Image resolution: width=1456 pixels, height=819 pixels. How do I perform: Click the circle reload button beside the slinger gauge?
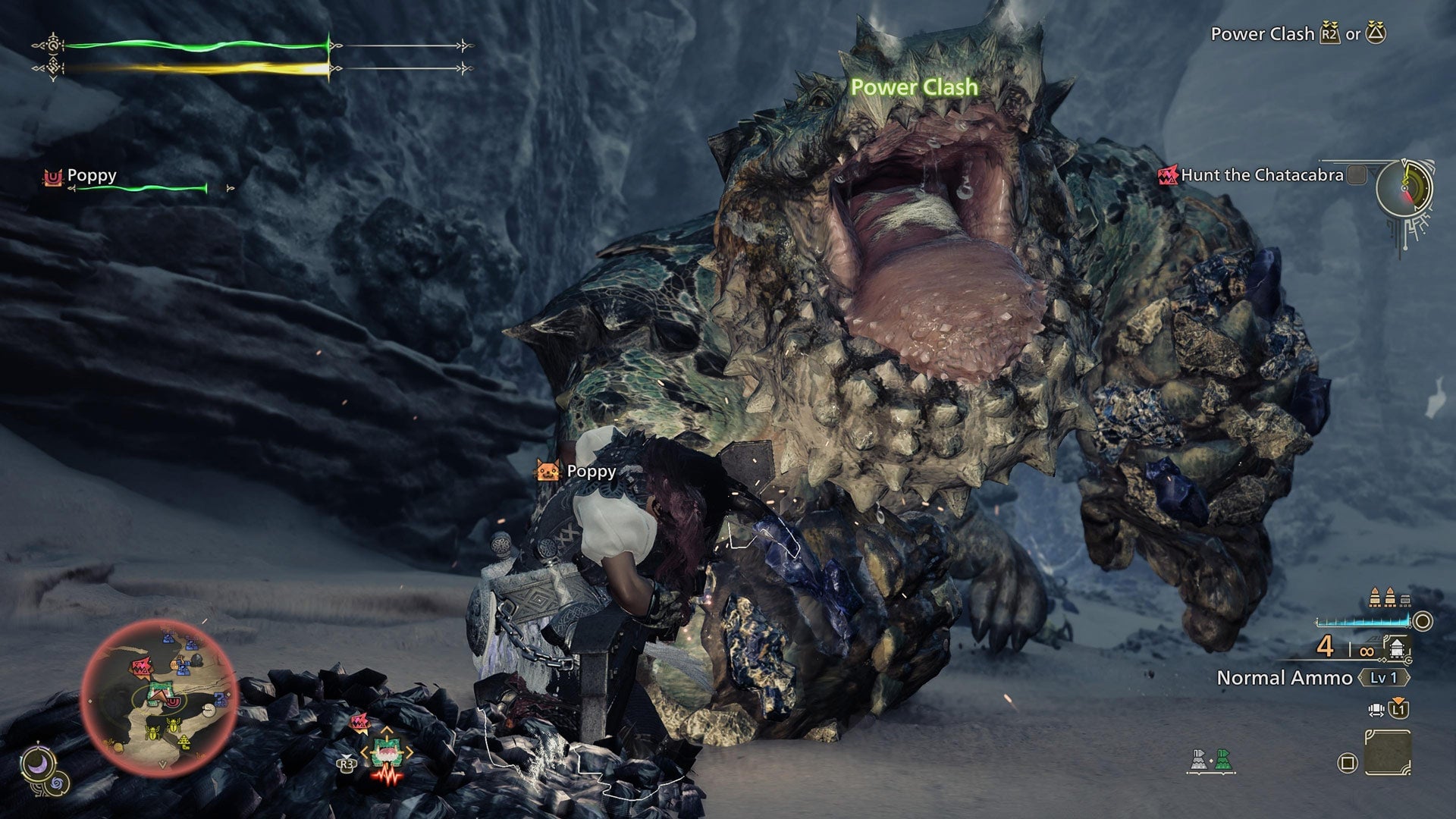tap(1421, 621)
